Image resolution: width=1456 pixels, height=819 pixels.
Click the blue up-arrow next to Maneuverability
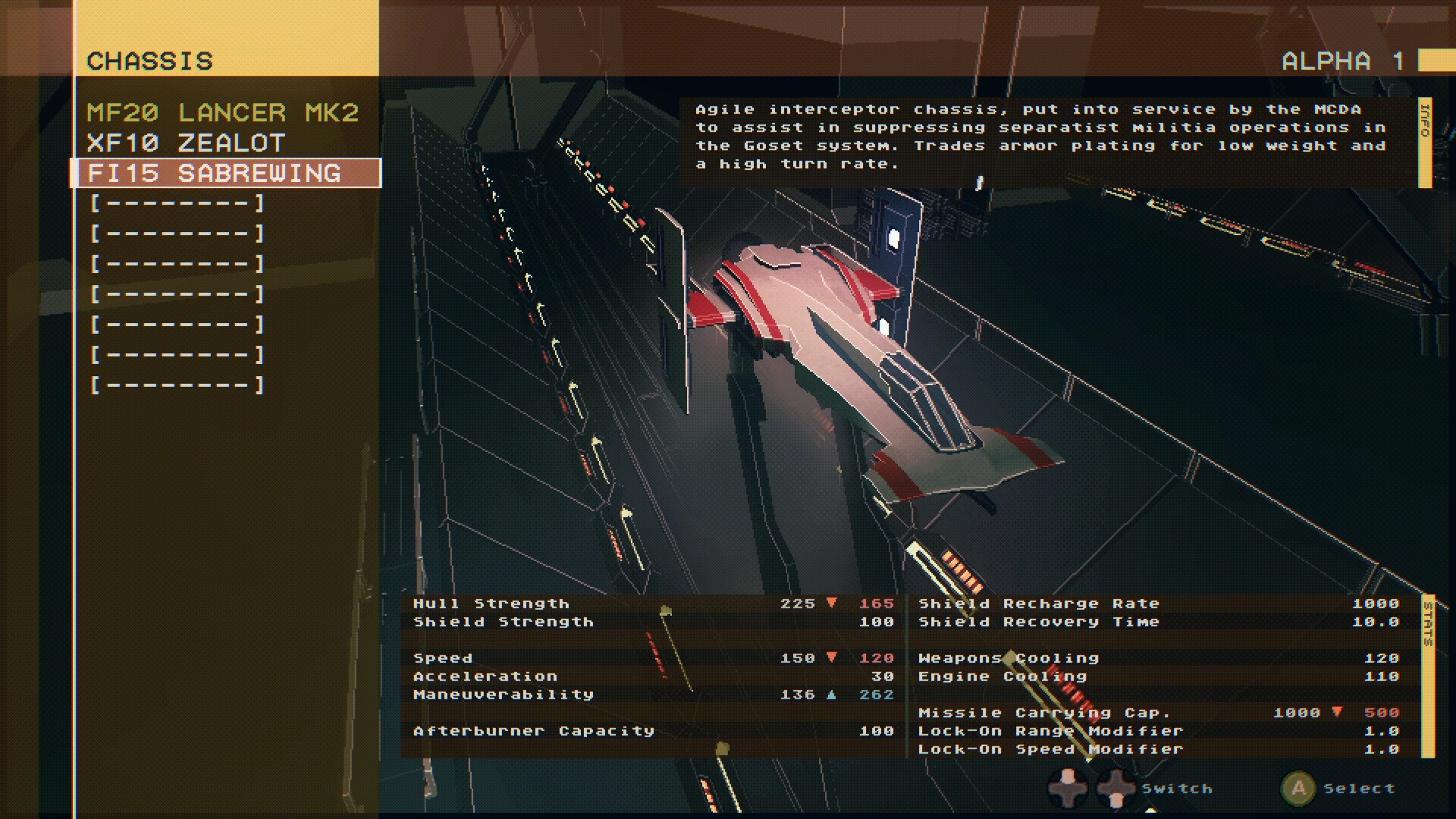(x=832, y=694)
